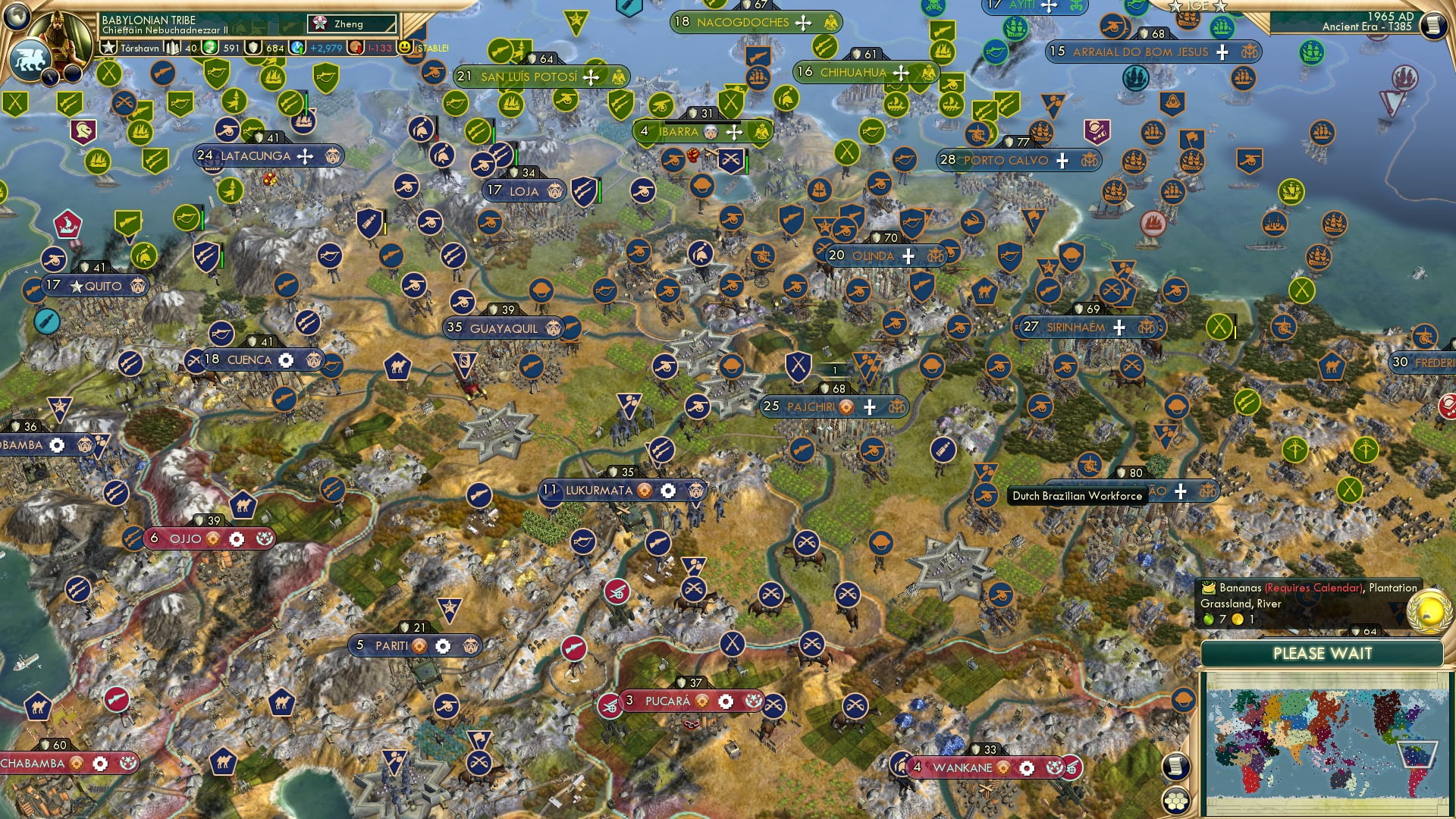Viewport: 1456px width, 819px height.
Task: Click the green coin icon showing 591
Action: click(x=210, y=47)
